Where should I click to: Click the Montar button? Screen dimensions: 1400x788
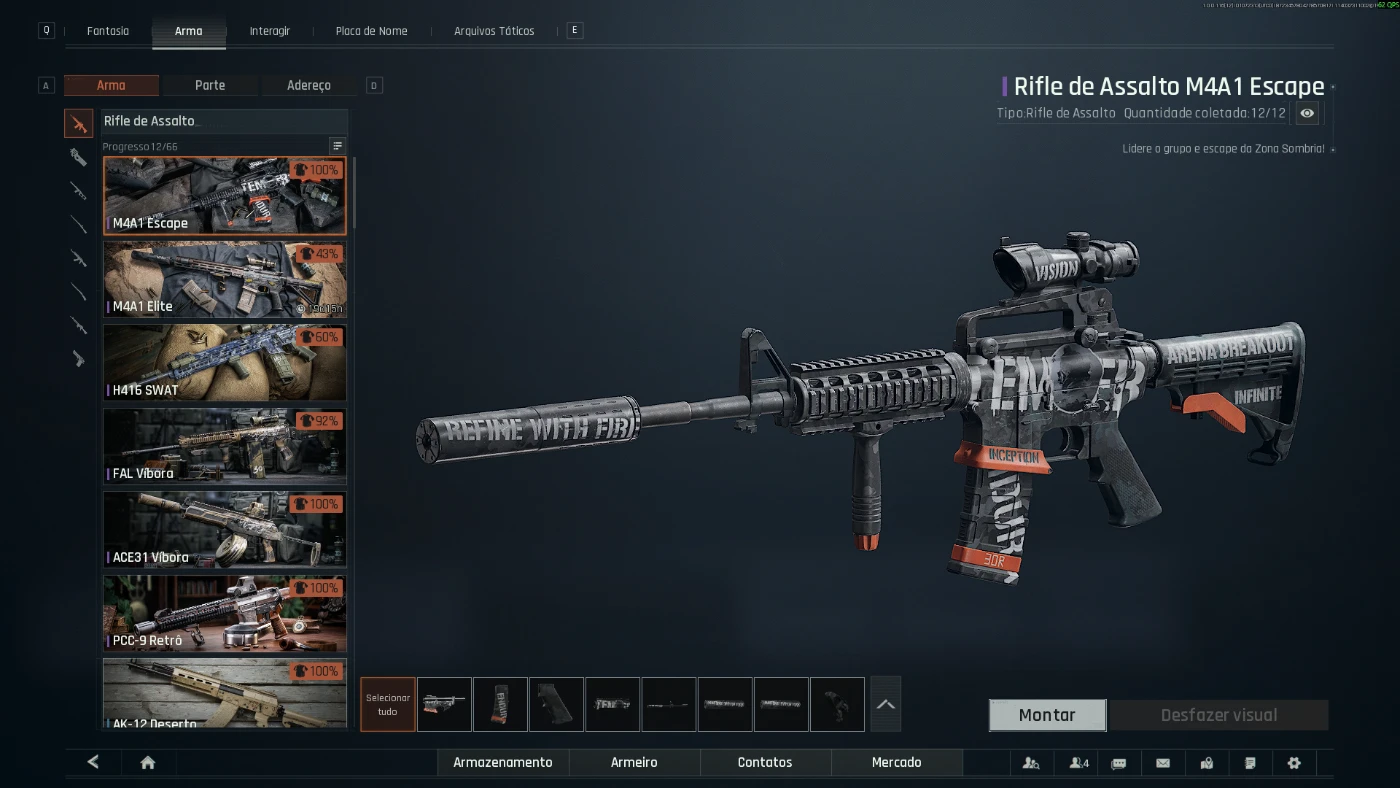coord(1047,715)
